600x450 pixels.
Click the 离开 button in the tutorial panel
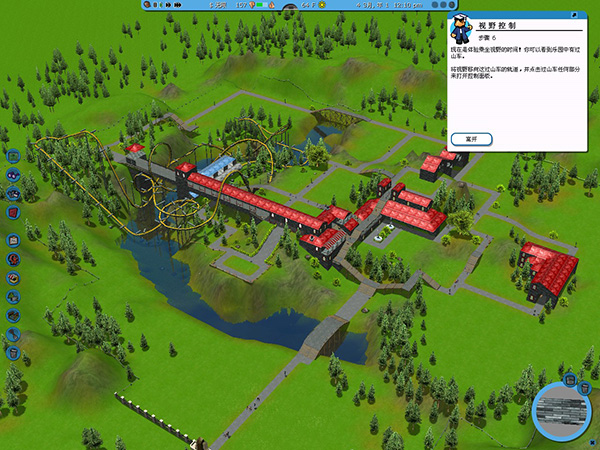pos(472,137)
